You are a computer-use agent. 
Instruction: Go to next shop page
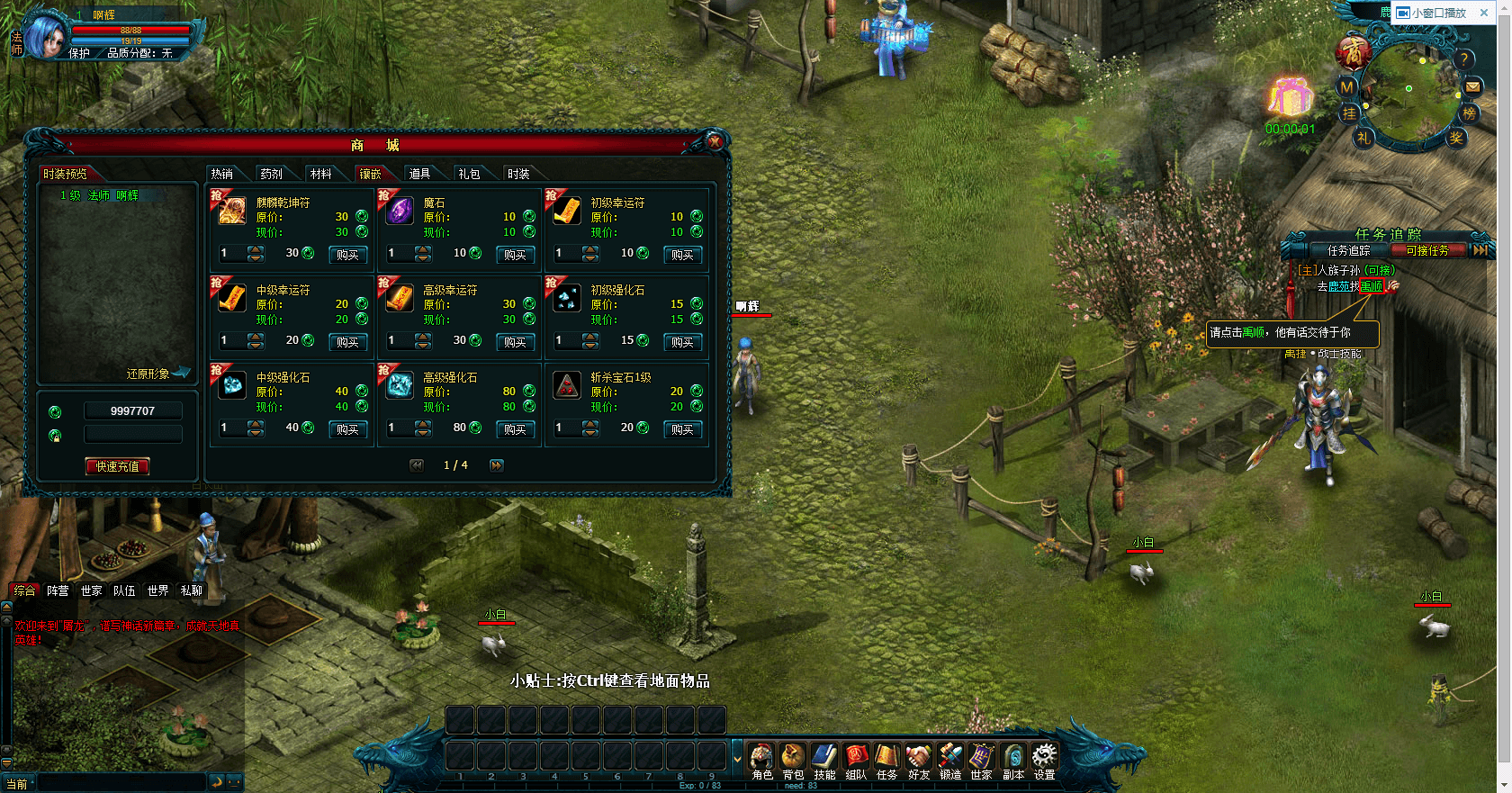[x=497, y=465]
